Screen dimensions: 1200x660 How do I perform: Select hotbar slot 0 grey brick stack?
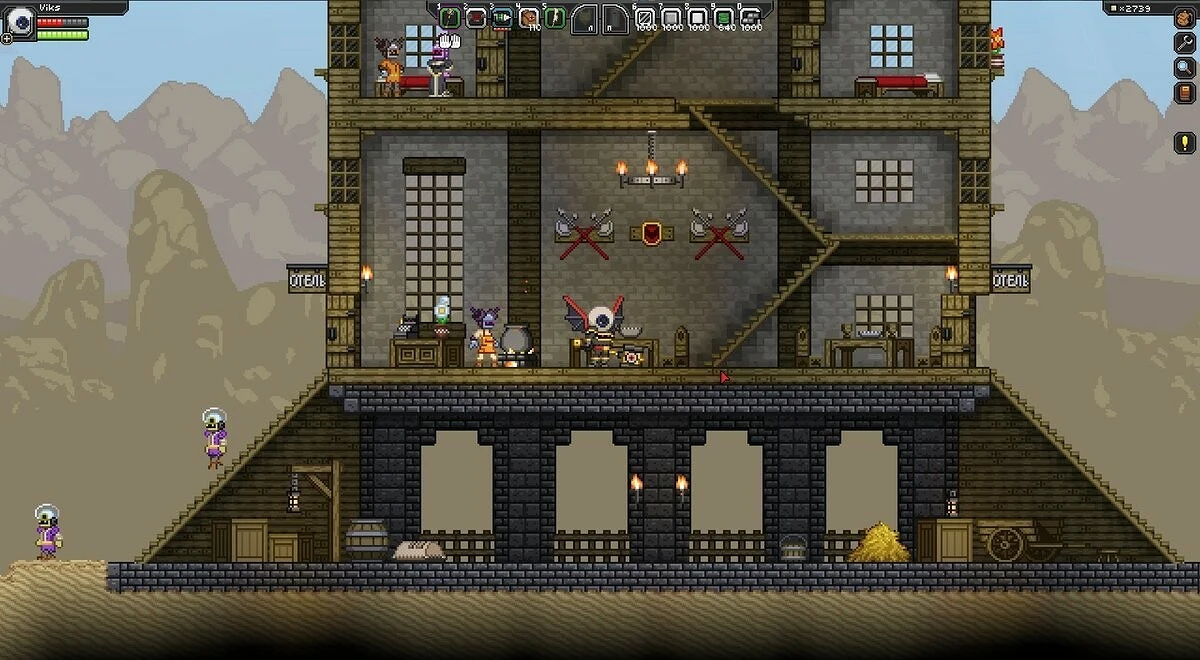click(x=749, y=17)
